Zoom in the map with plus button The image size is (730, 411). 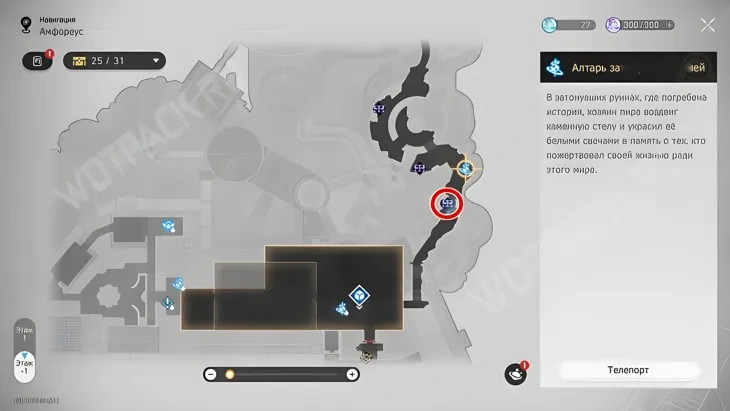pyautogui.click(x=352, y=374)
